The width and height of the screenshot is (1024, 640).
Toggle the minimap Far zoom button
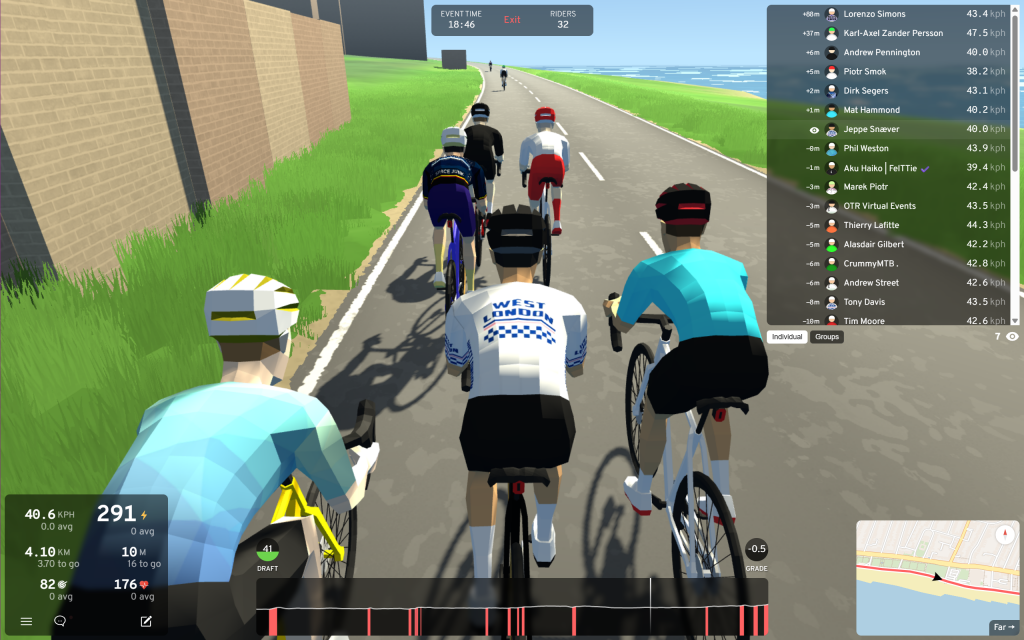click(1002, 627)
